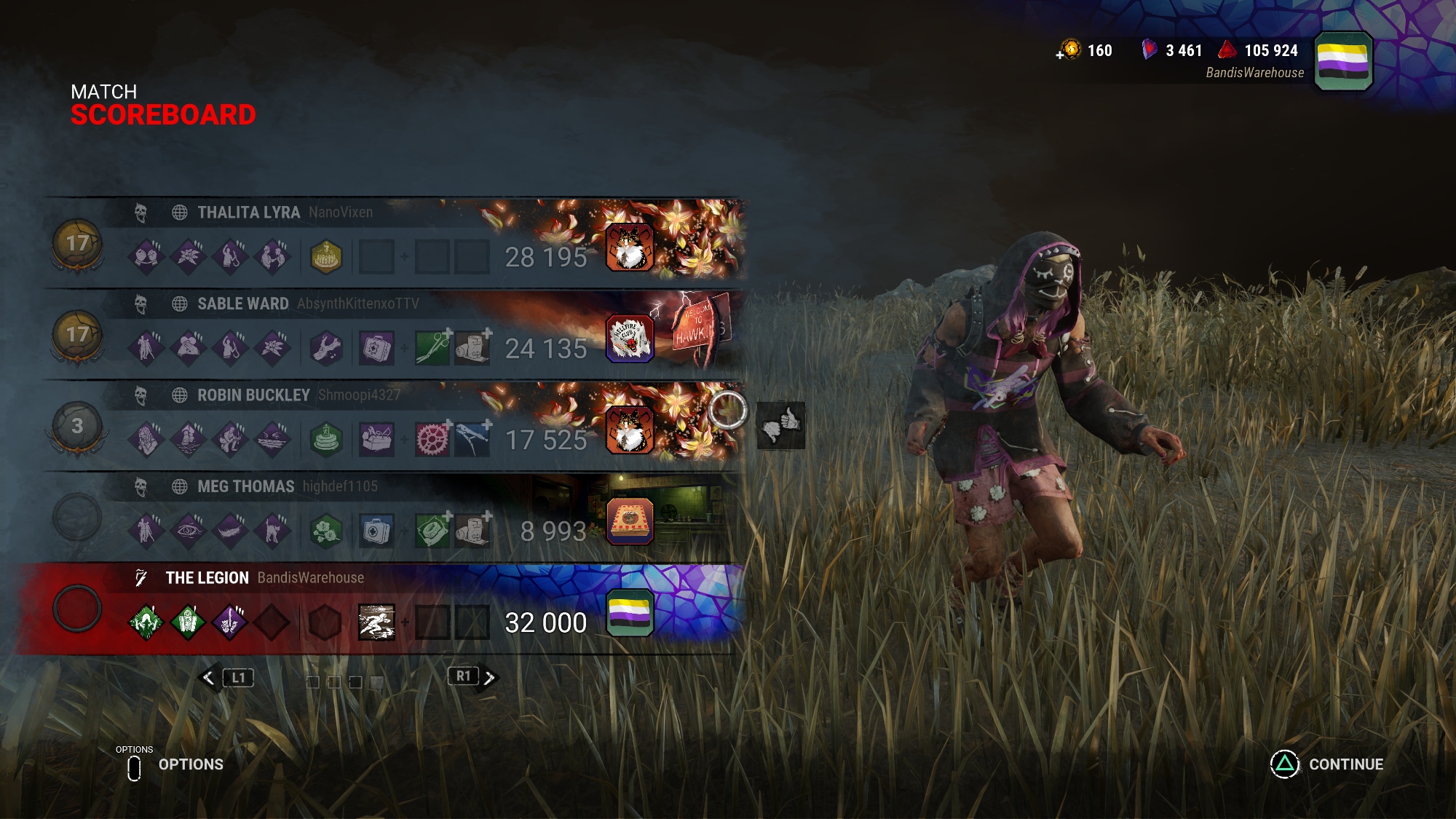
Task: Click the Bloodpoints currency icon
Action: (1227, 50)
